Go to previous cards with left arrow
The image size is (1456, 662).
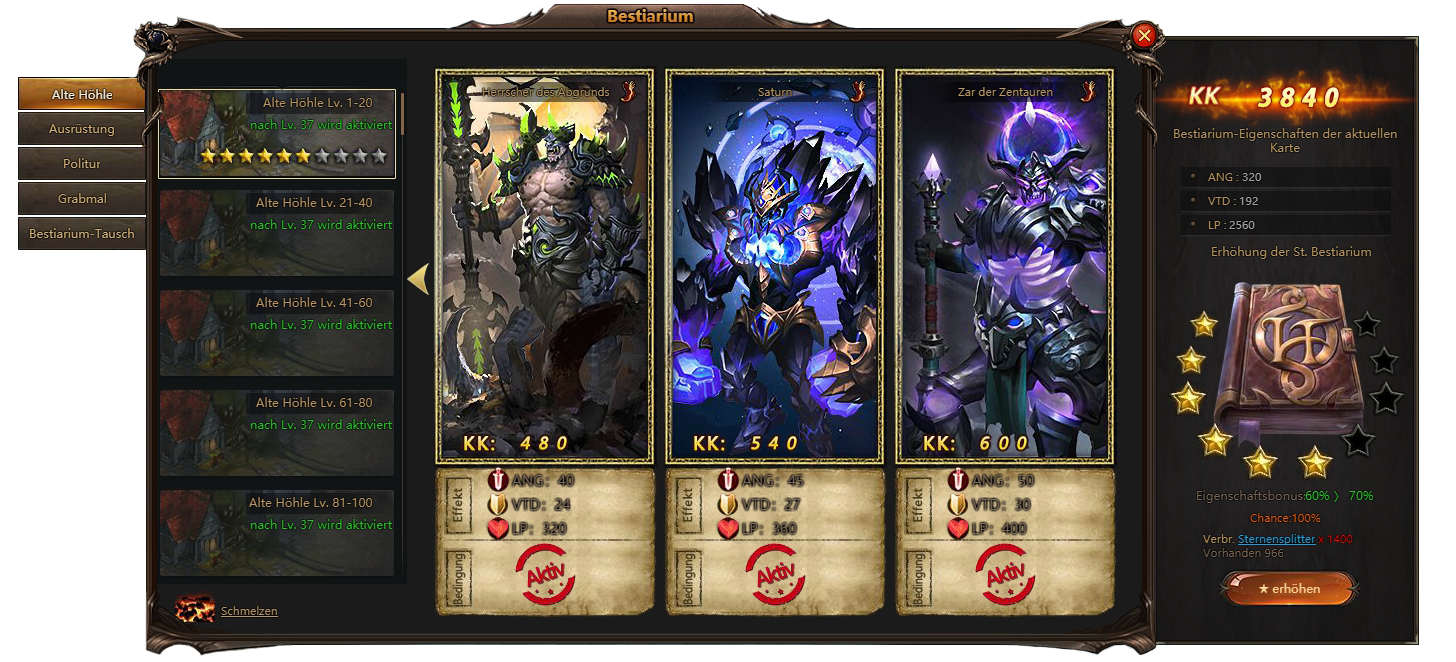tap(418, 279)
